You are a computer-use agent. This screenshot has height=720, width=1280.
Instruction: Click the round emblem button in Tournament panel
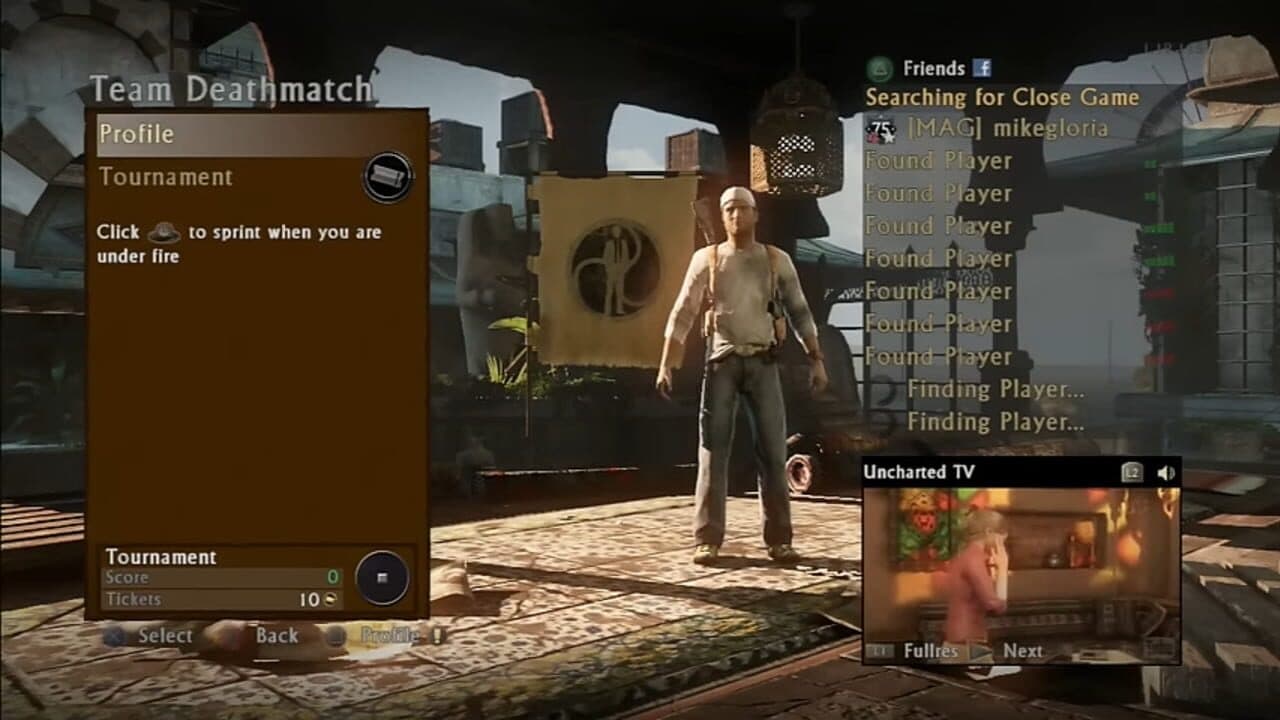(383, 578)
